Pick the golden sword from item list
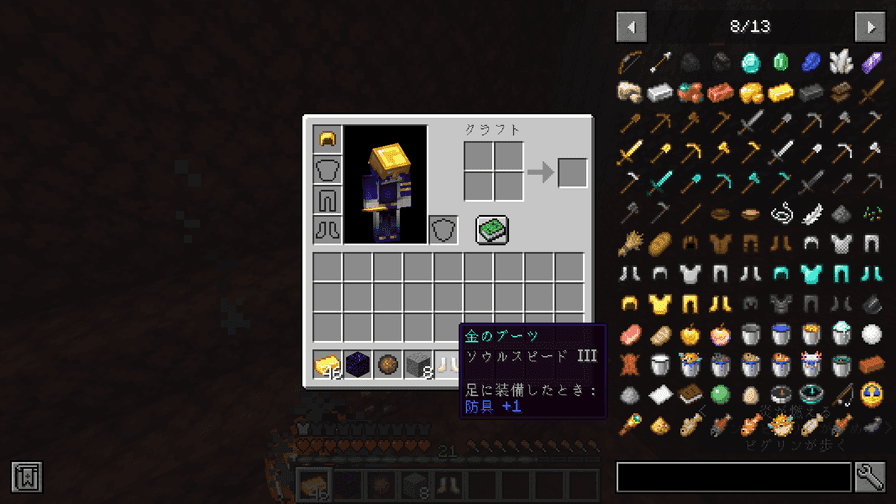The height and width of the screenshot is (504, 896). pos(629,153)
